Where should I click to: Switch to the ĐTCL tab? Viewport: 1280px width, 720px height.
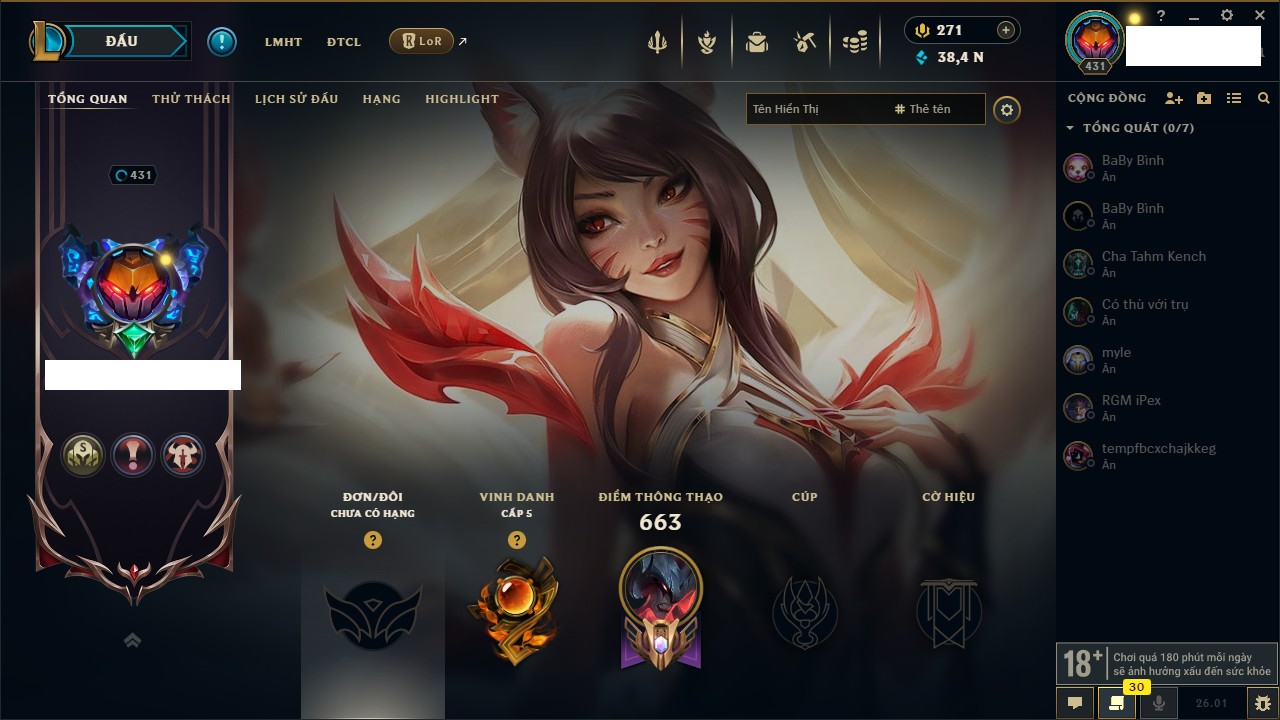(x=344, y=42)
